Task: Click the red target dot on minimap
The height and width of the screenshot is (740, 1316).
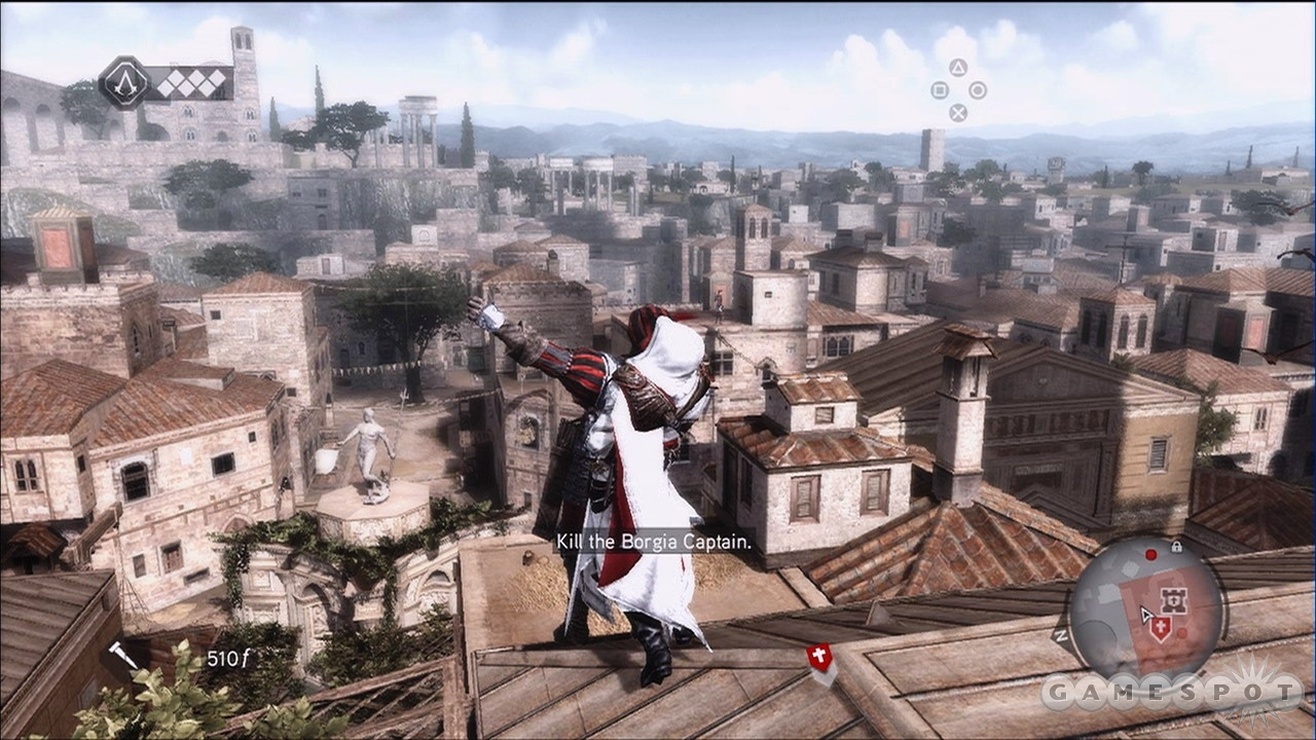Action: [1151, 554]
